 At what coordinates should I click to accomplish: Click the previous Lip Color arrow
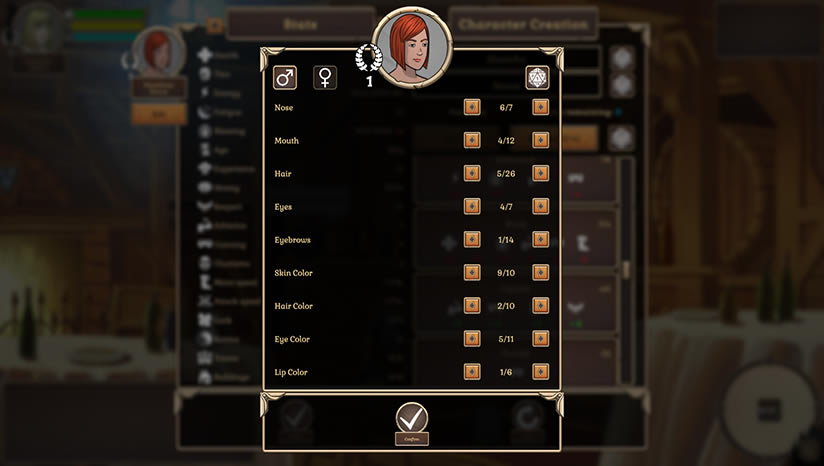tap(472, 371)
